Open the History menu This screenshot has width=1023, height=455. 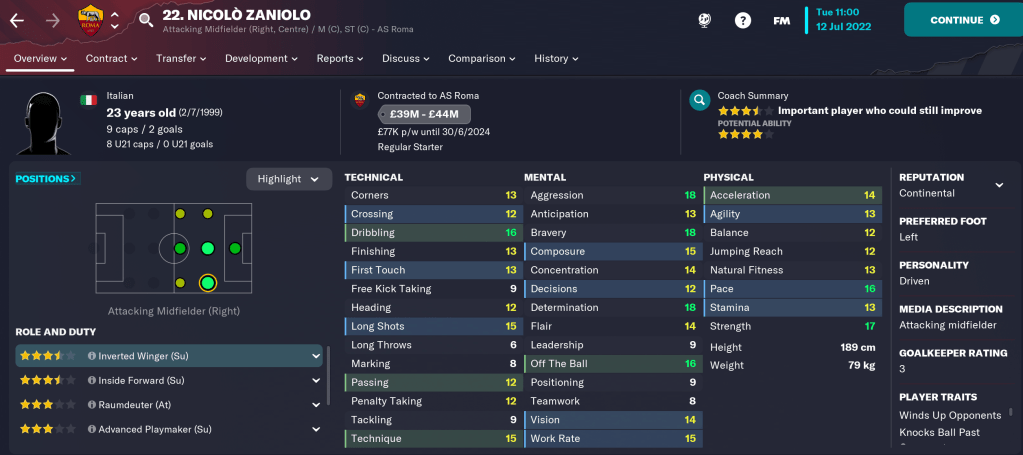tap(556, 59)
